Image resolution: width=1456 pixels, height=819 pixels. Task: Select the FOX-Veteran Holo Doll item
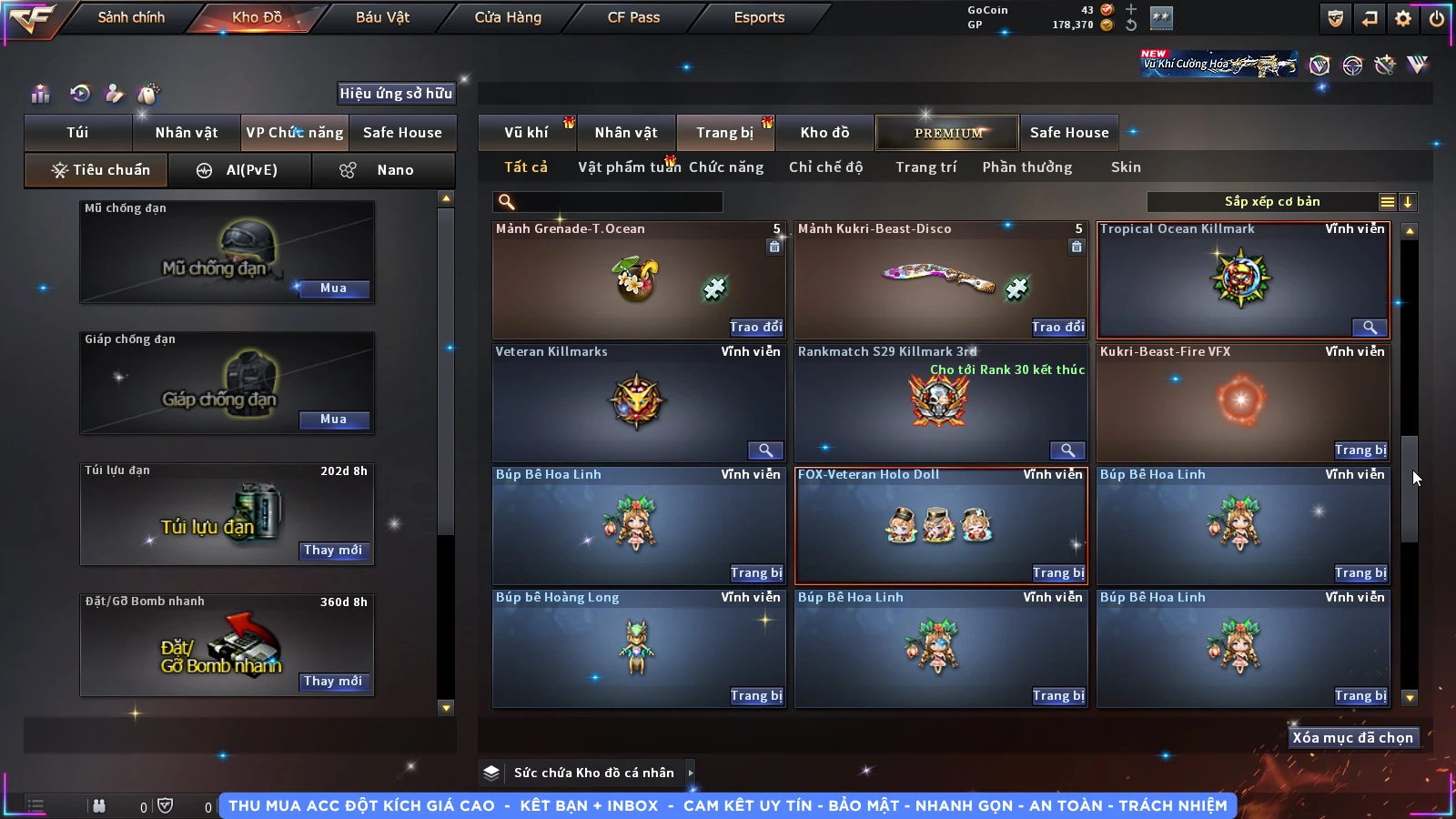tap(940, 523)
